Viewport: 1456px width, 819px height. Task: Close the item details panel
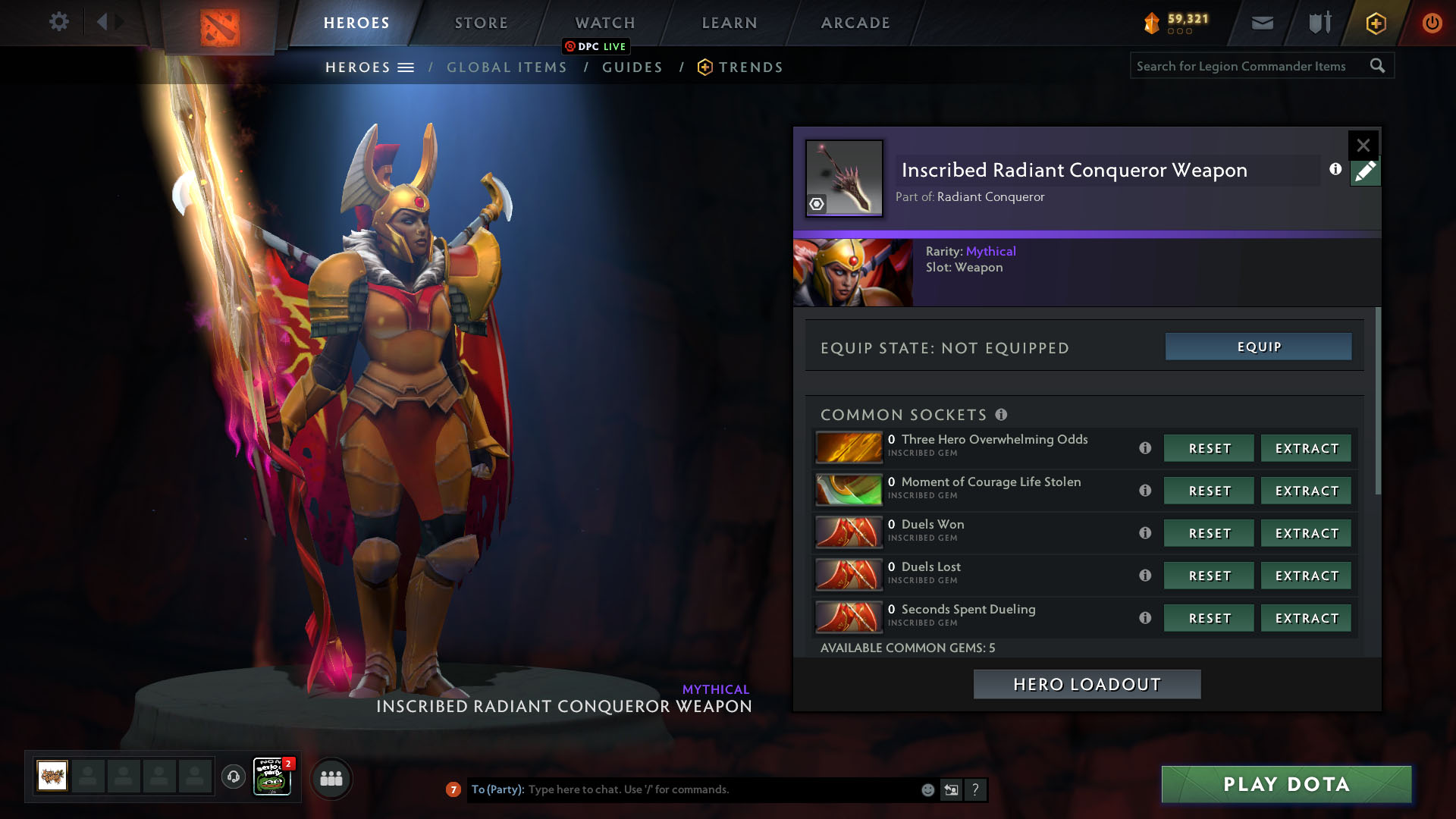coord(1363,145)
